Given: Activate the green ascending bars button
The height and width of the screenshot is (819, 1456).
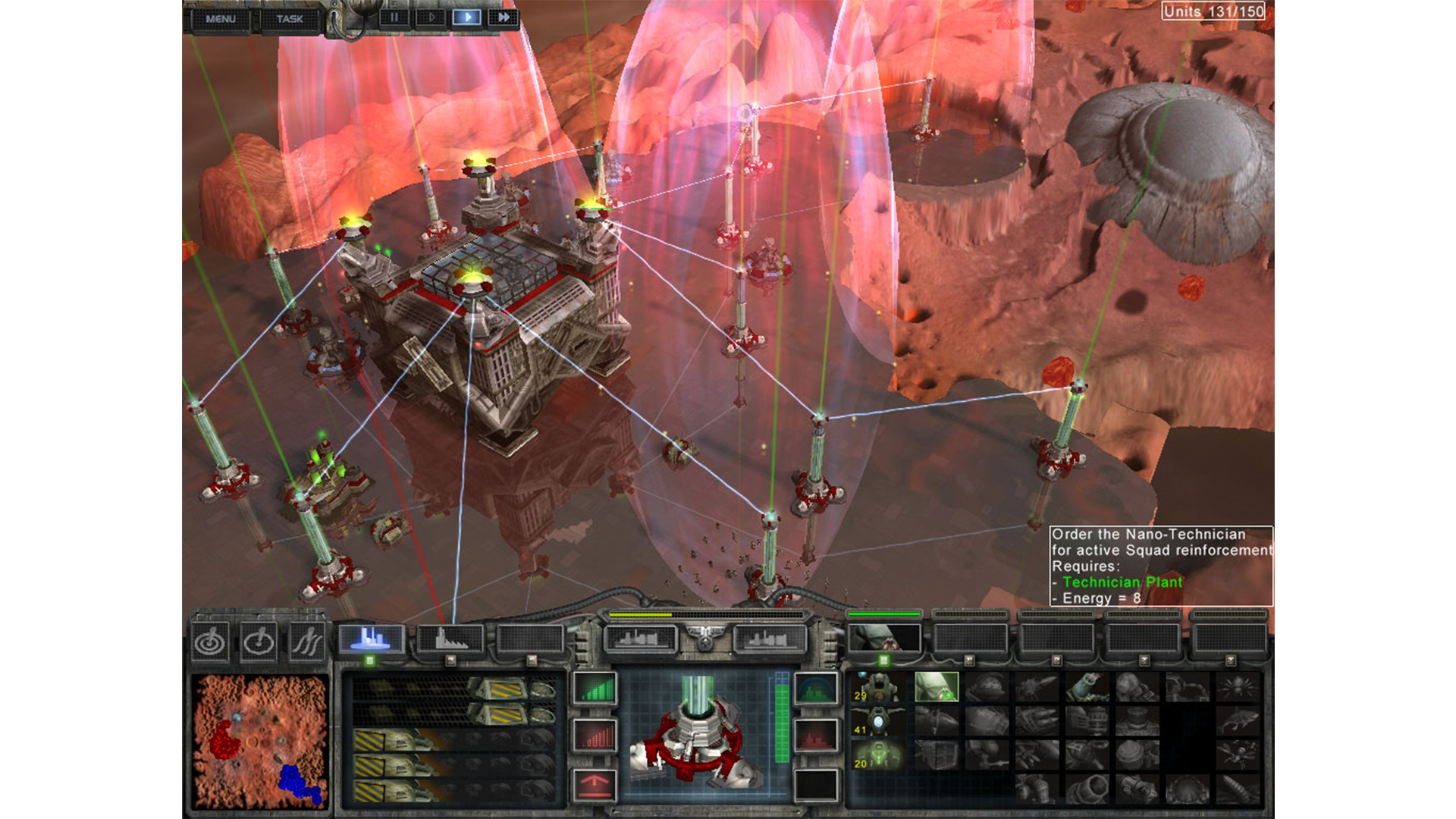Looking at the screenshot, I should [x=595, y=689].
